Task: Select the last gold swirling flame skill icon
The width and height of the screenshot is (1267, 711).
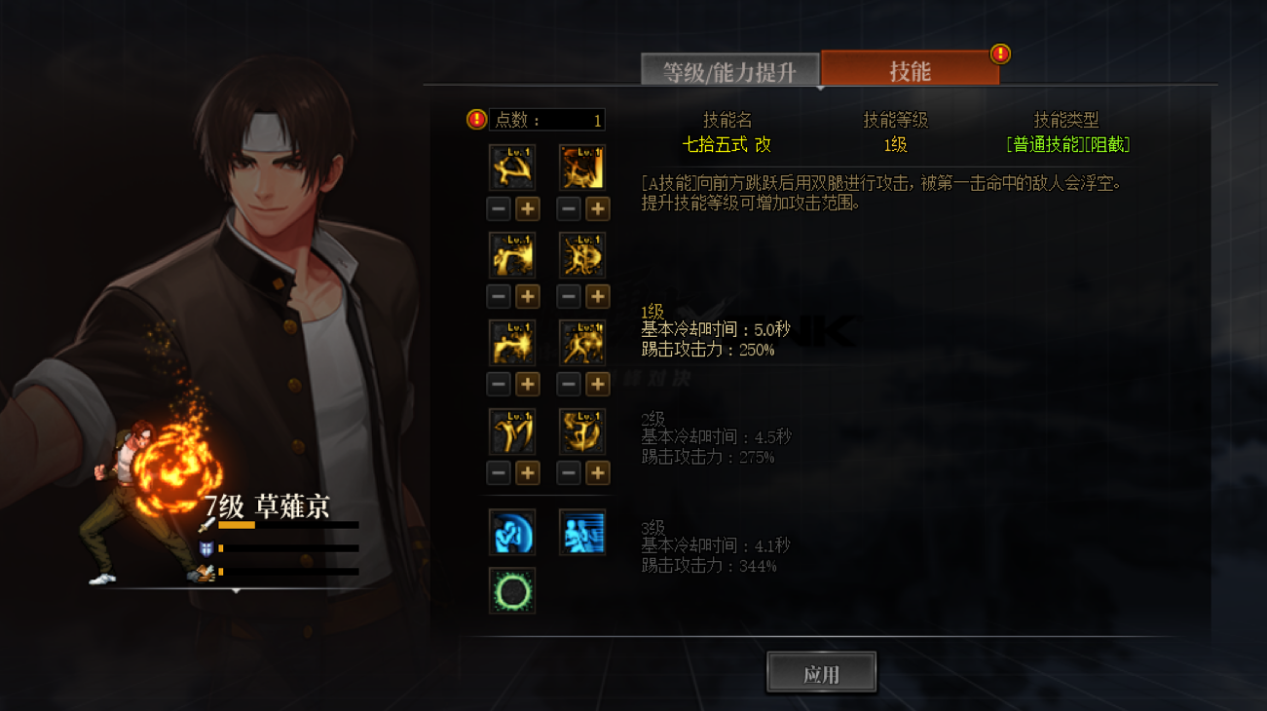Action: coord(582,432)
